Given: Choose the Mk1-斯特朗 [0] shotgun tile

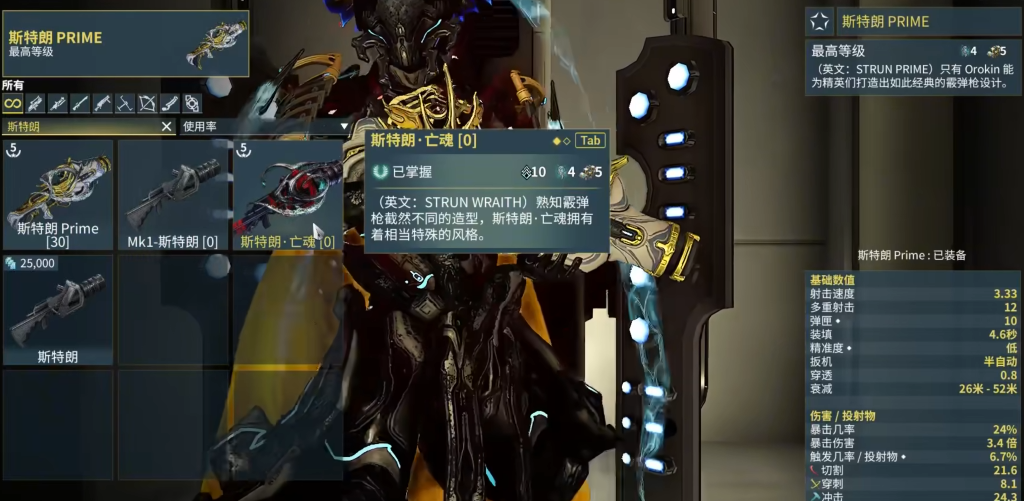Looking at the screenshot, I should point(173,195).
